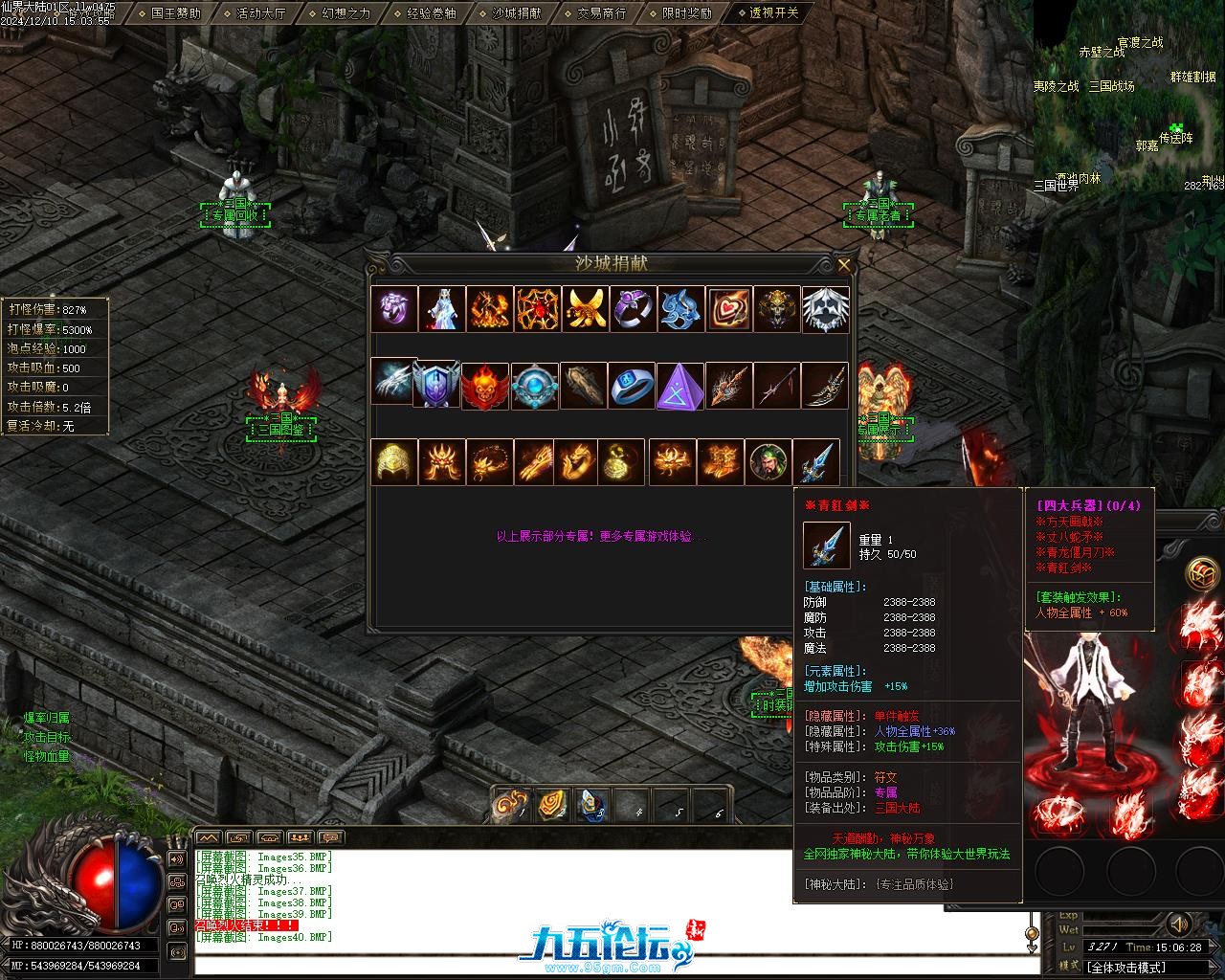The height and width of the screenshot is (980, 1225).
Task: Click the minimap
Action: 1128,96
